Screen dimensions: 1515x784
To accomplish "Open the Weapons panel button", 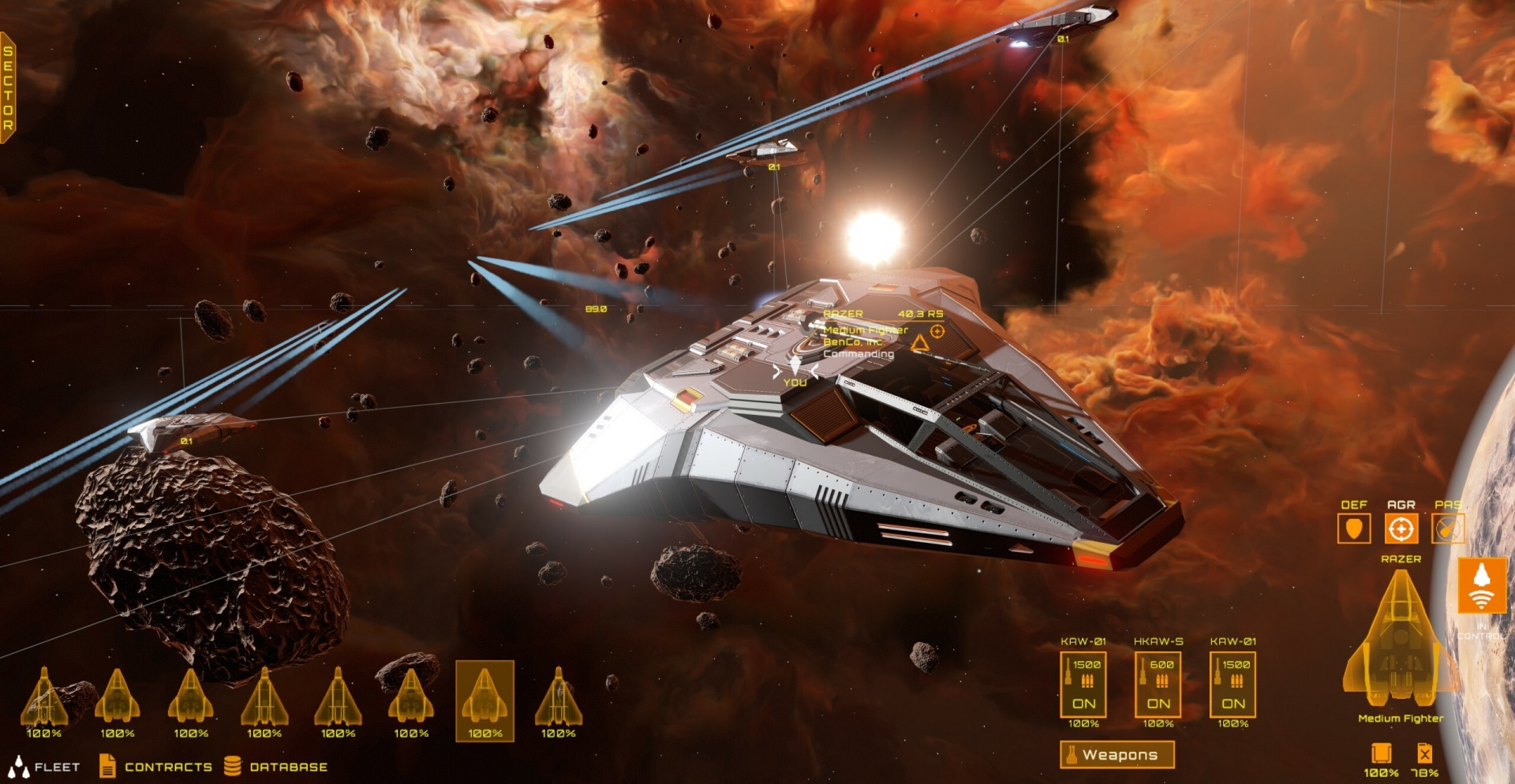I will [x=1117, y=755].
